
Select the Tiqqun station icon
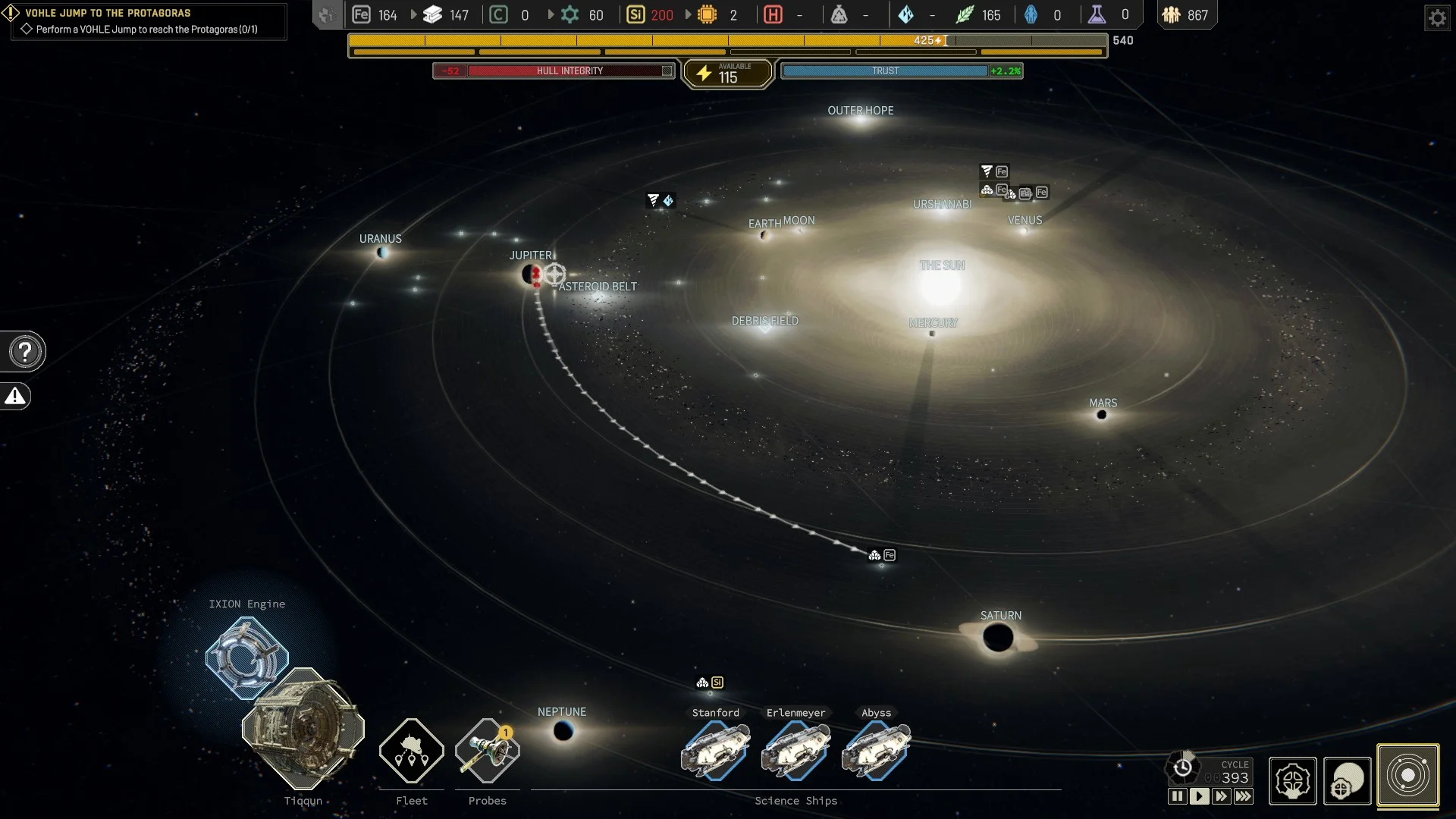point(303,728)
